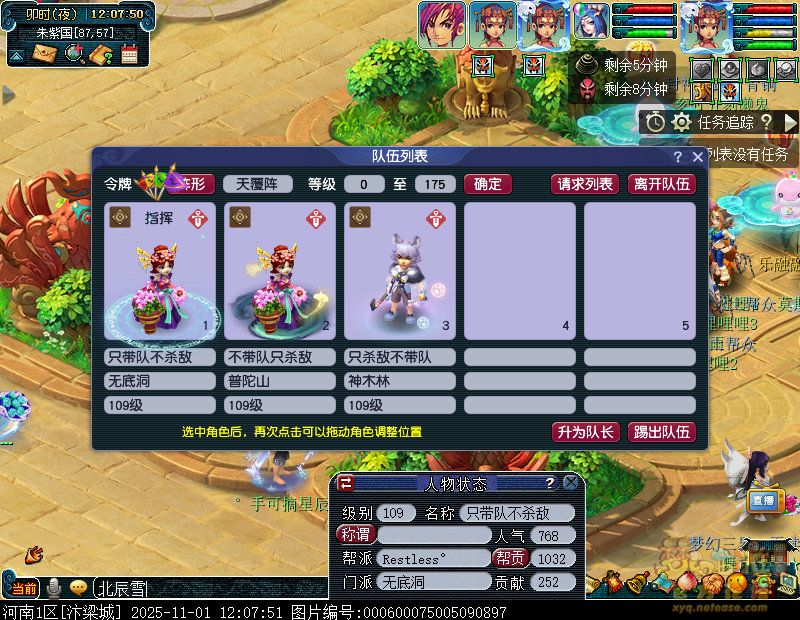Click the 帮贡 guild contribution button
Screen dimensions: 800x620
tap(509, 559)
